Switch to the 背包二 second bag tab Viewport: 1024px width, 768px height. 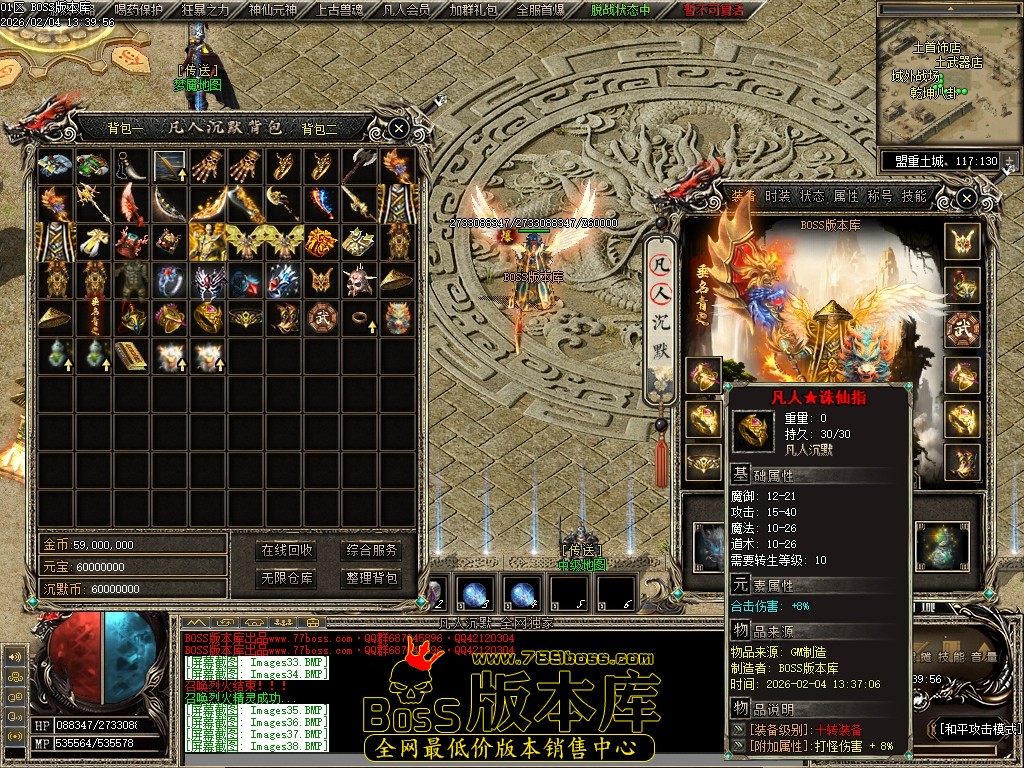click(320, 128)
